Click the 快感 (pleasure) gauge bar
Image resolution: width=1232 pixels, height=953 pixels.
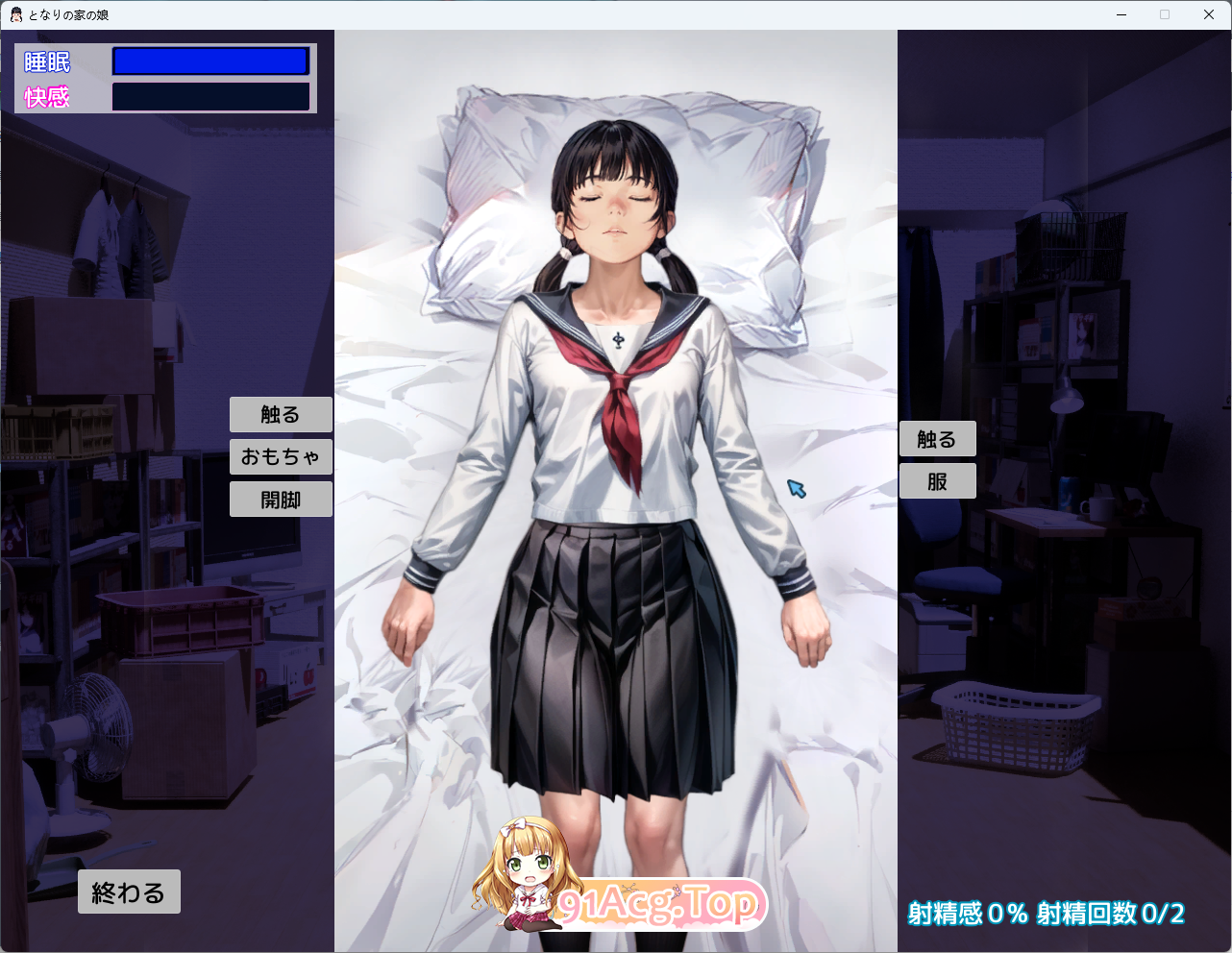(209, 95)
